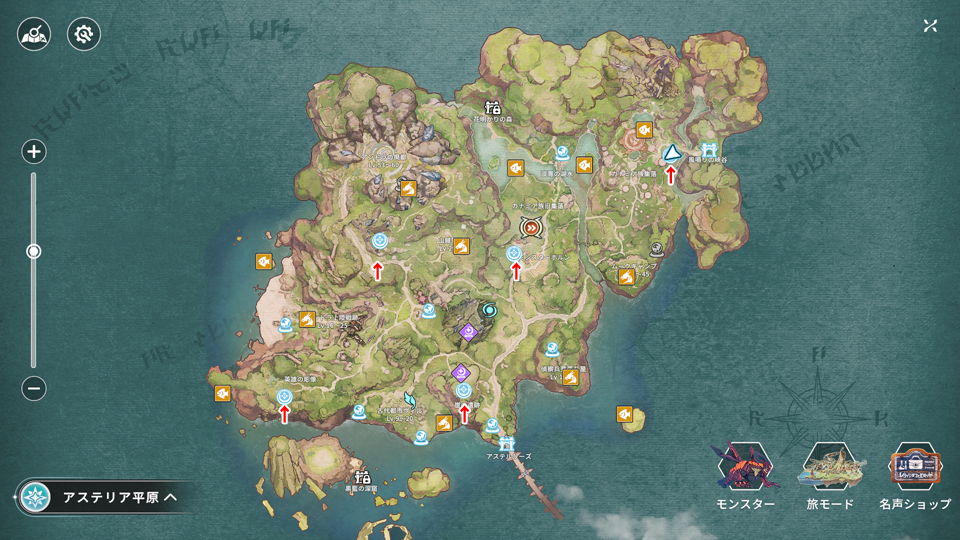Select the ムークキャンプ orange beast marker

(x=626, y=276)
